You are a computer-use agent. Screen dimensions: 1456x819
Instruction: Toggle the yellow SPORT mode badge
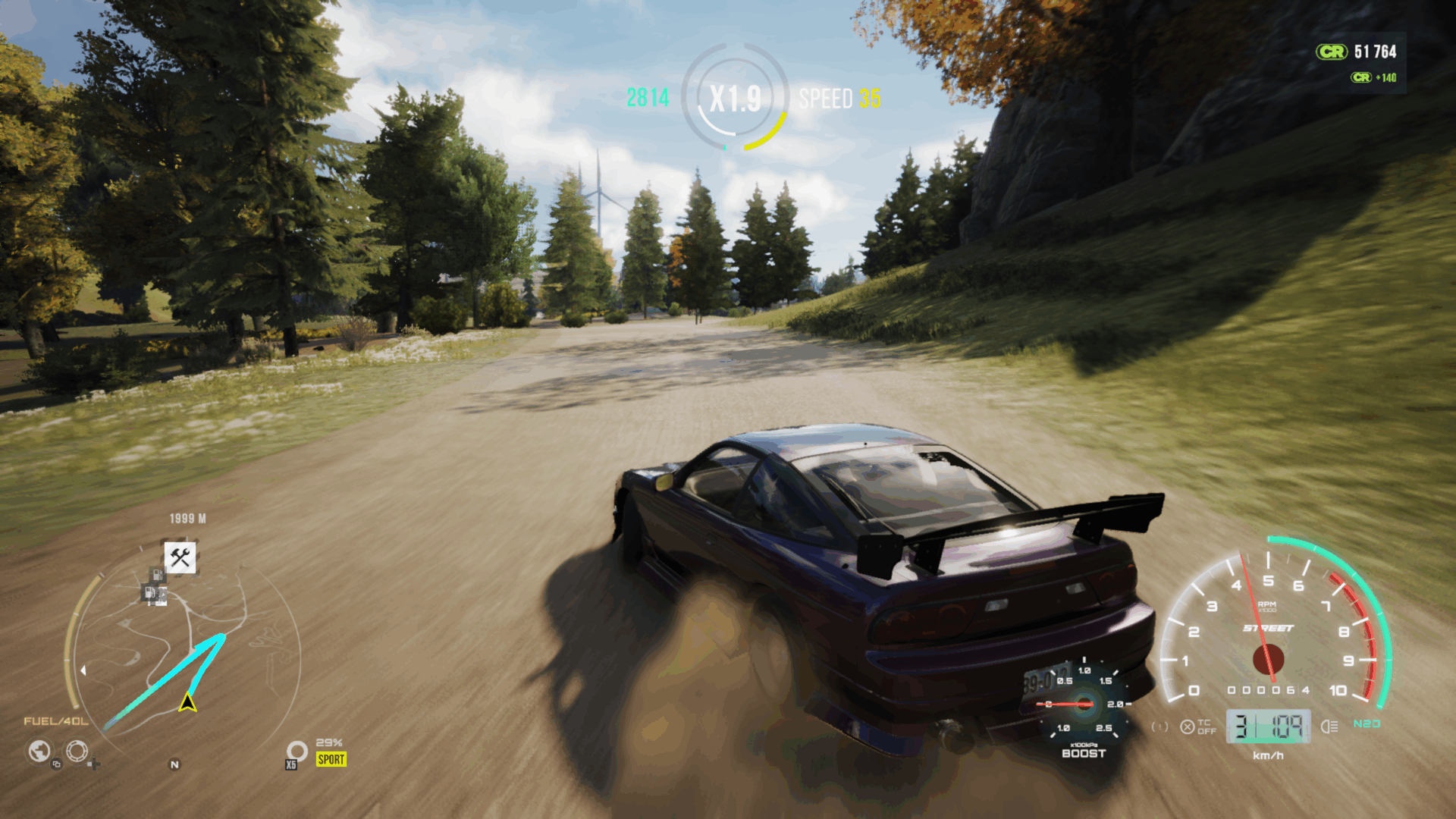tap(331, 759)
